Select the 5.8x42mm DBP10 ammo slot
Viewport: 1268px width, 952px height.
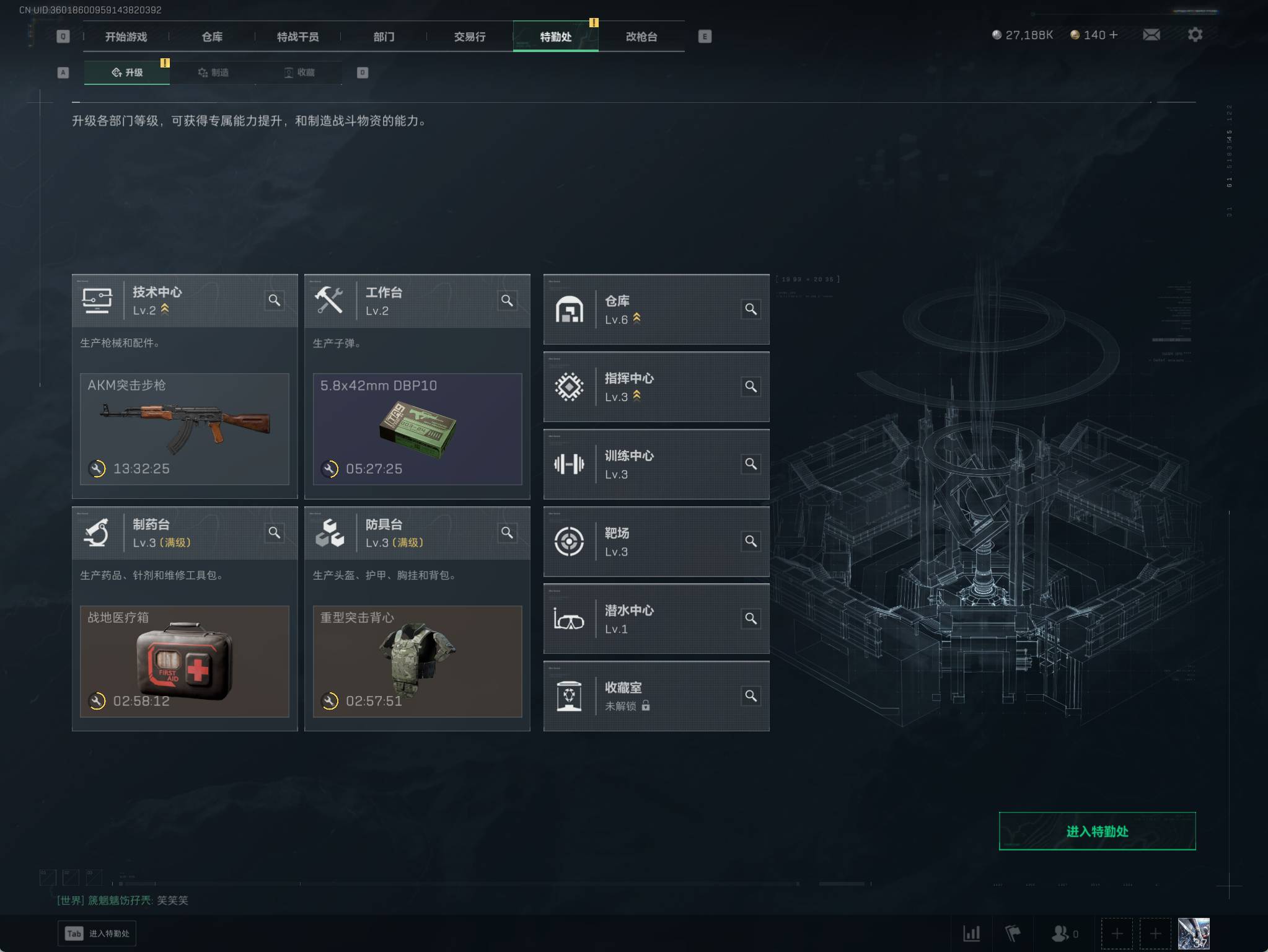(417, 428)
